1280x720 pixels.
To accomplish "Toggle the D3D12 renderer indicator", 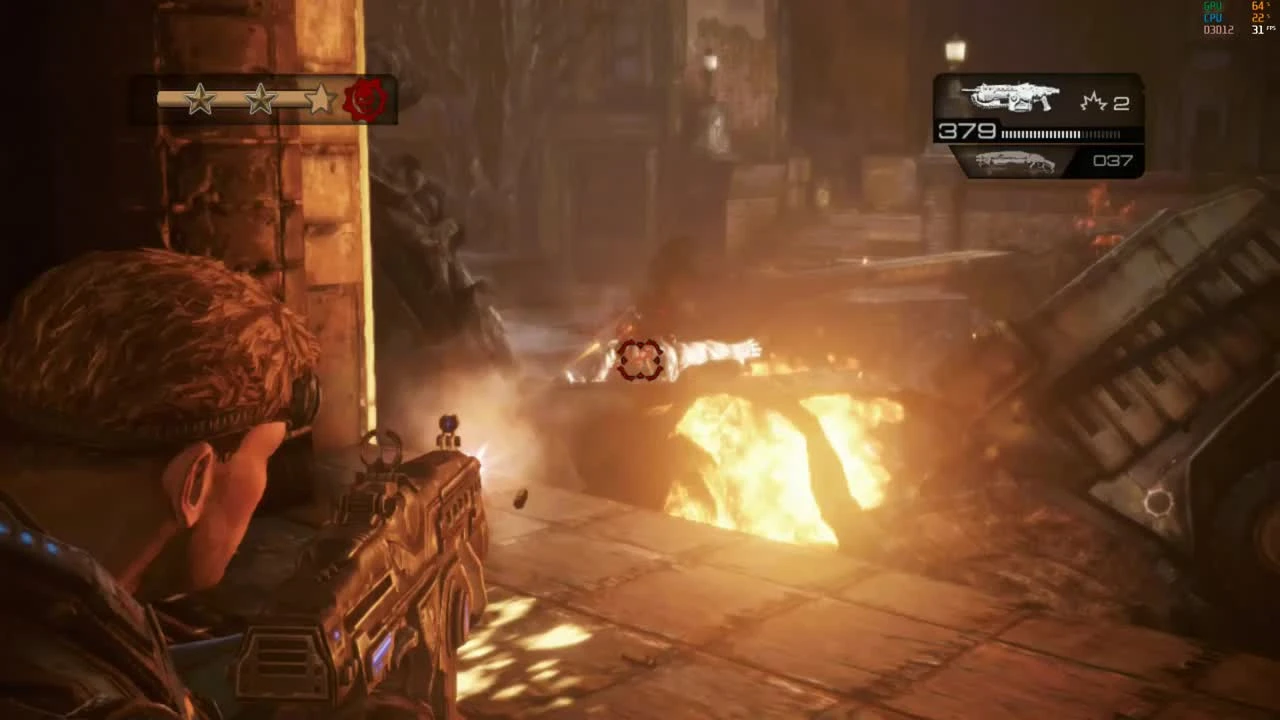I will tap(1218, 29).
